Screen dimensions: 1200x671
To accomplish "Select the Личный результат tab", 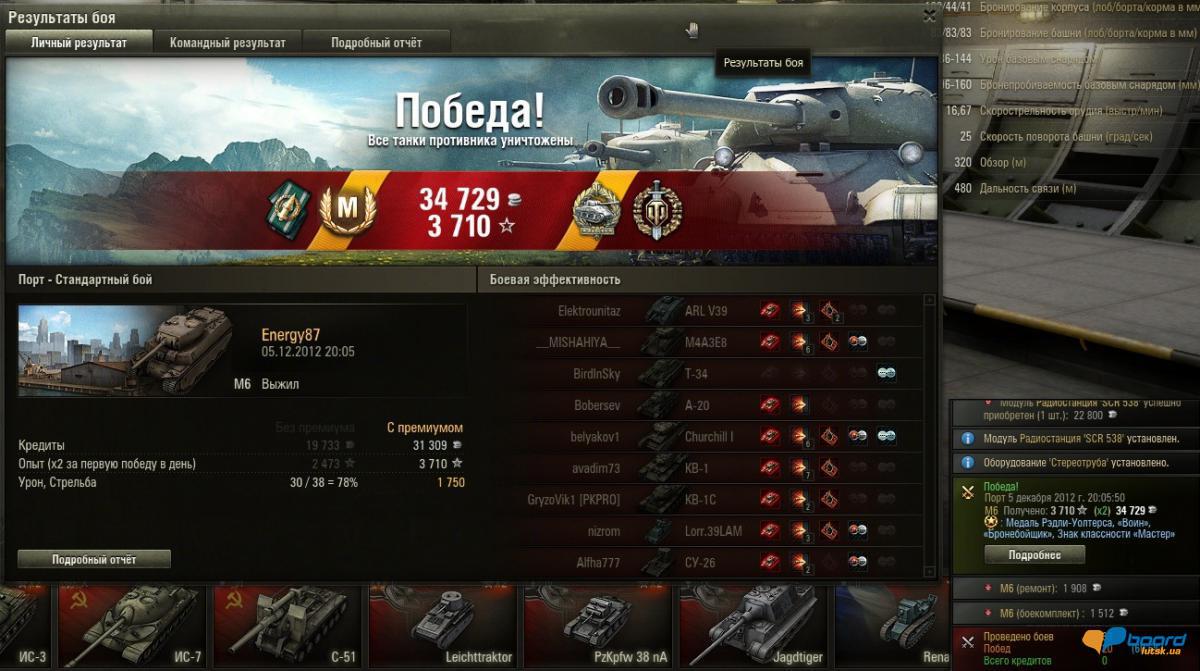I will point(79,43).
